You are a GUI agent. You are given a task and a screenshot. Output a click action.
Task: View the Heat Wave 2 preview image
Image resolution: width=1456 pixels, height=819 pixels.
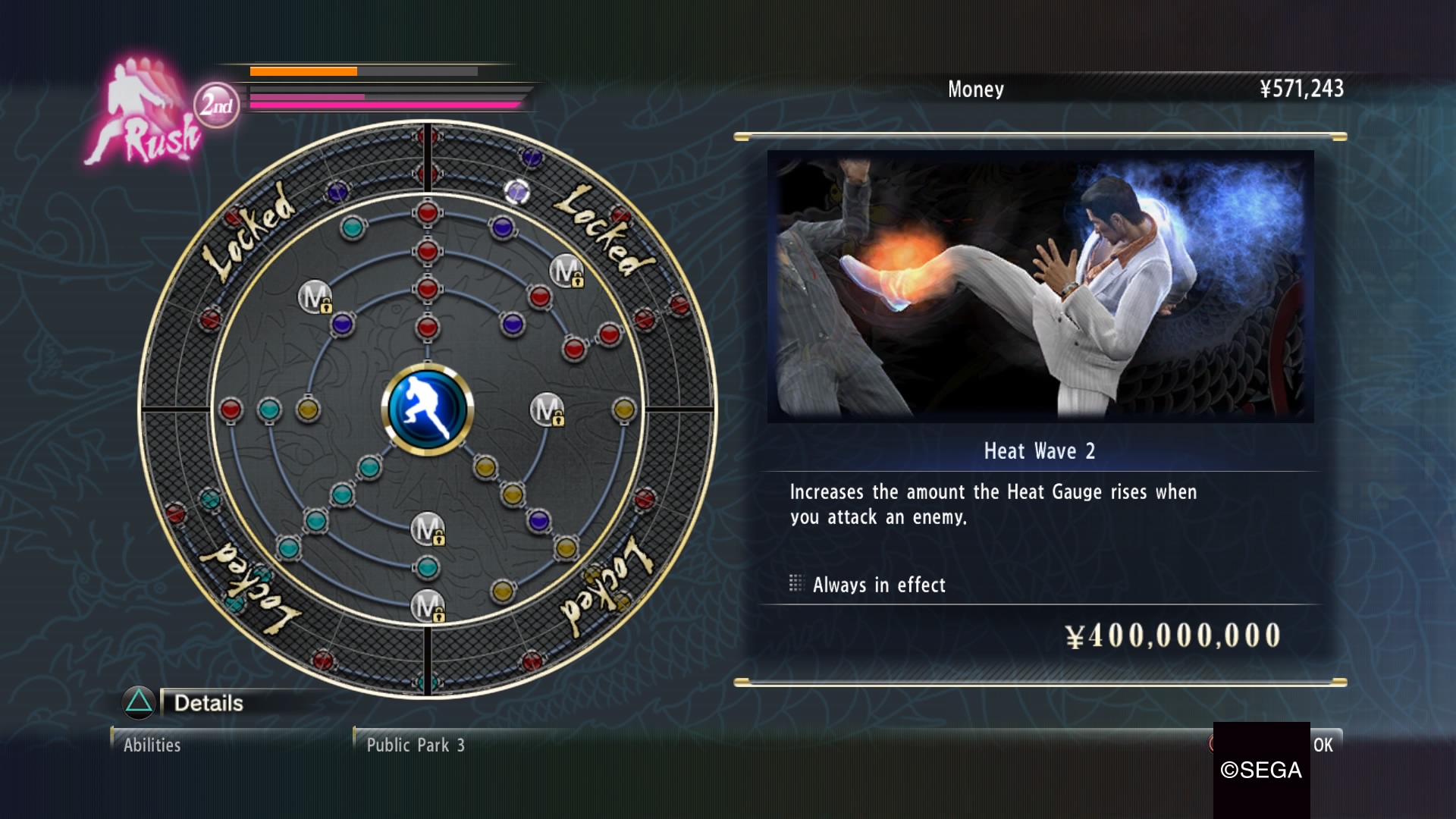click(x=1040, y=286)
